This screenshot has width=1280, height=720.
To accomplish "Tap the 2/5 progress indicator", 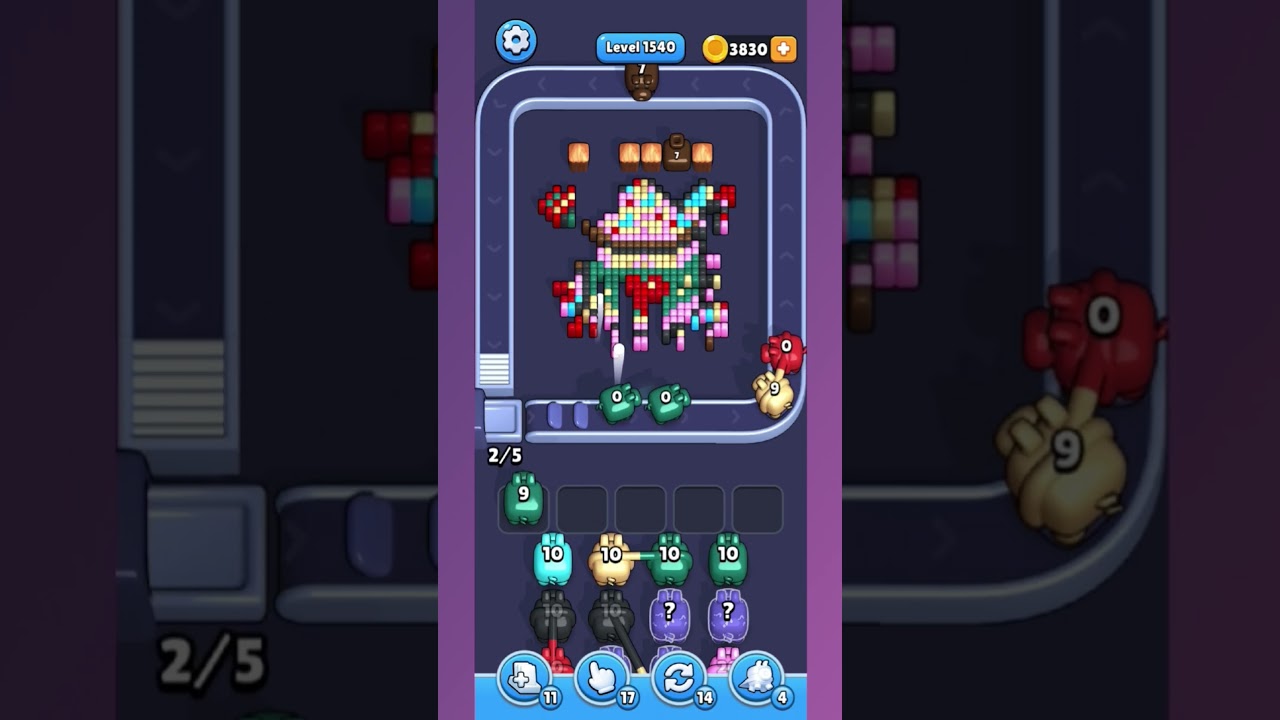I will coord(506,454).
